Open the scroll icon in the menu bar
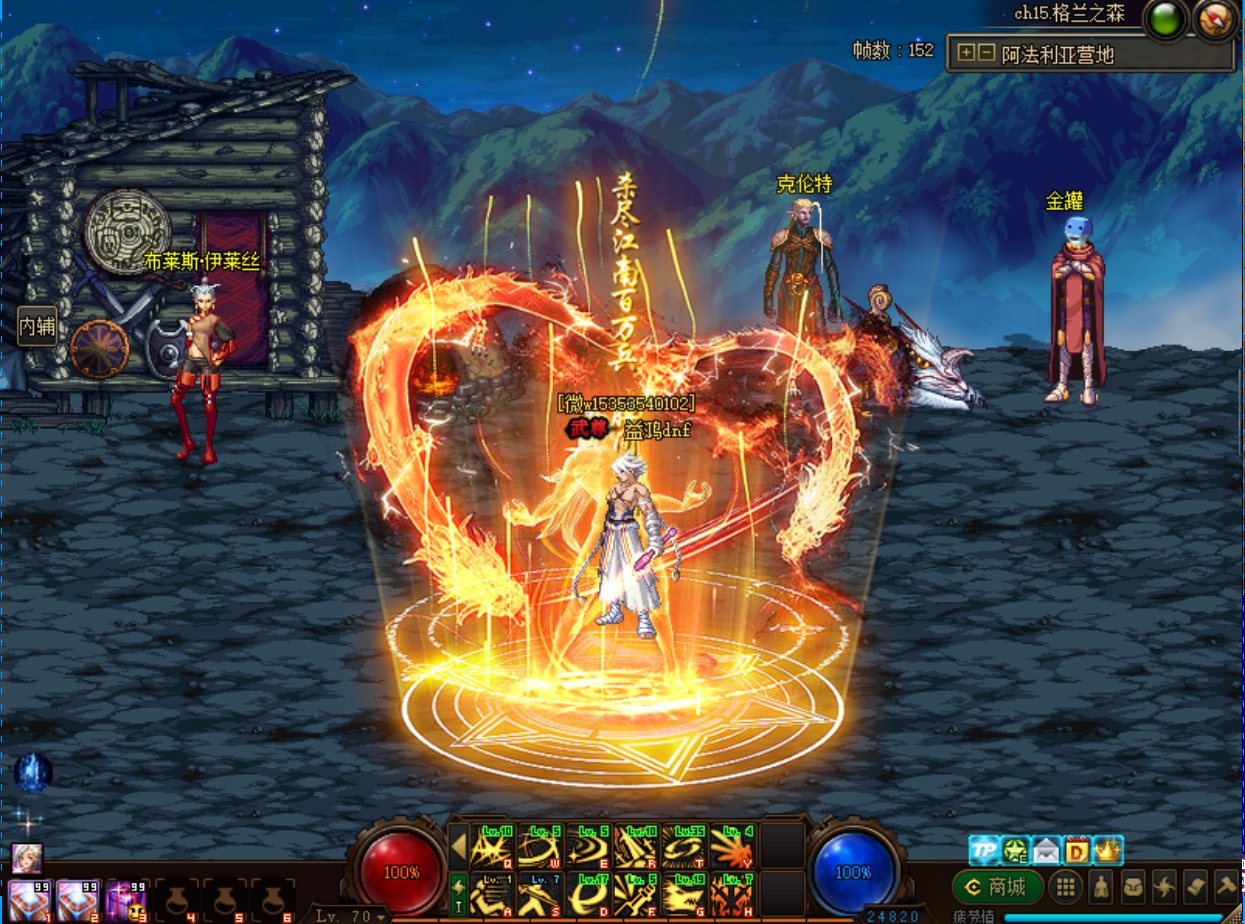 1196,887
